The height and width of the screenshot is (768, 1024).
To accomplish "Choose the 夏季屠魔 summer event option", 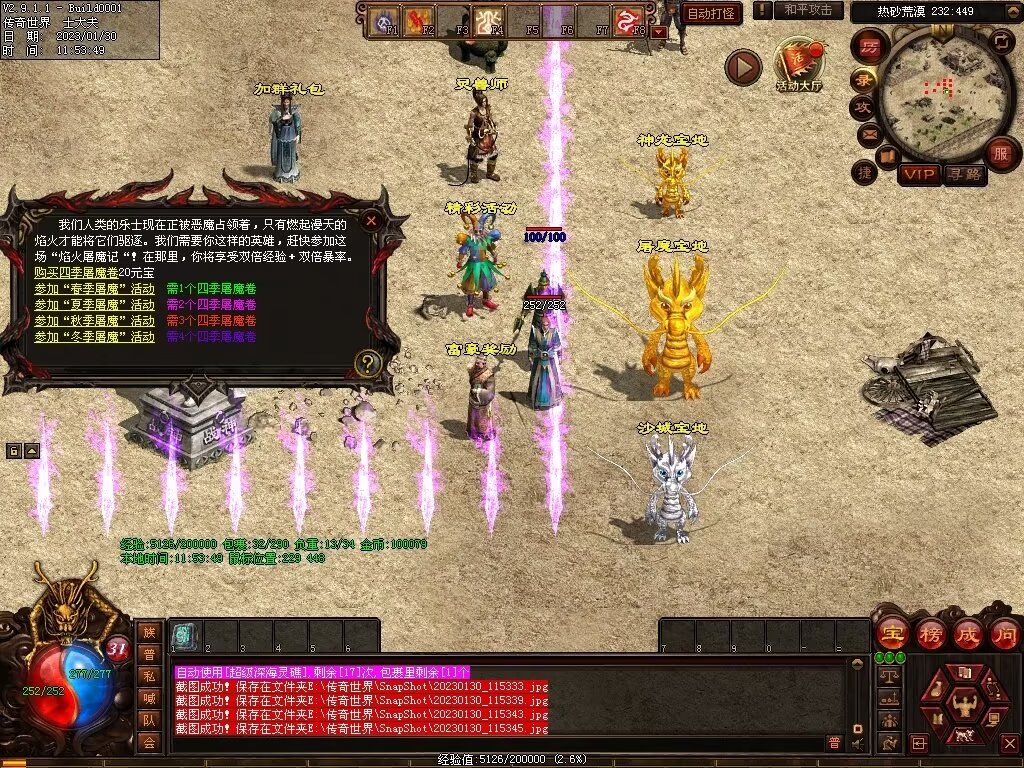I will tap(94, 304).
